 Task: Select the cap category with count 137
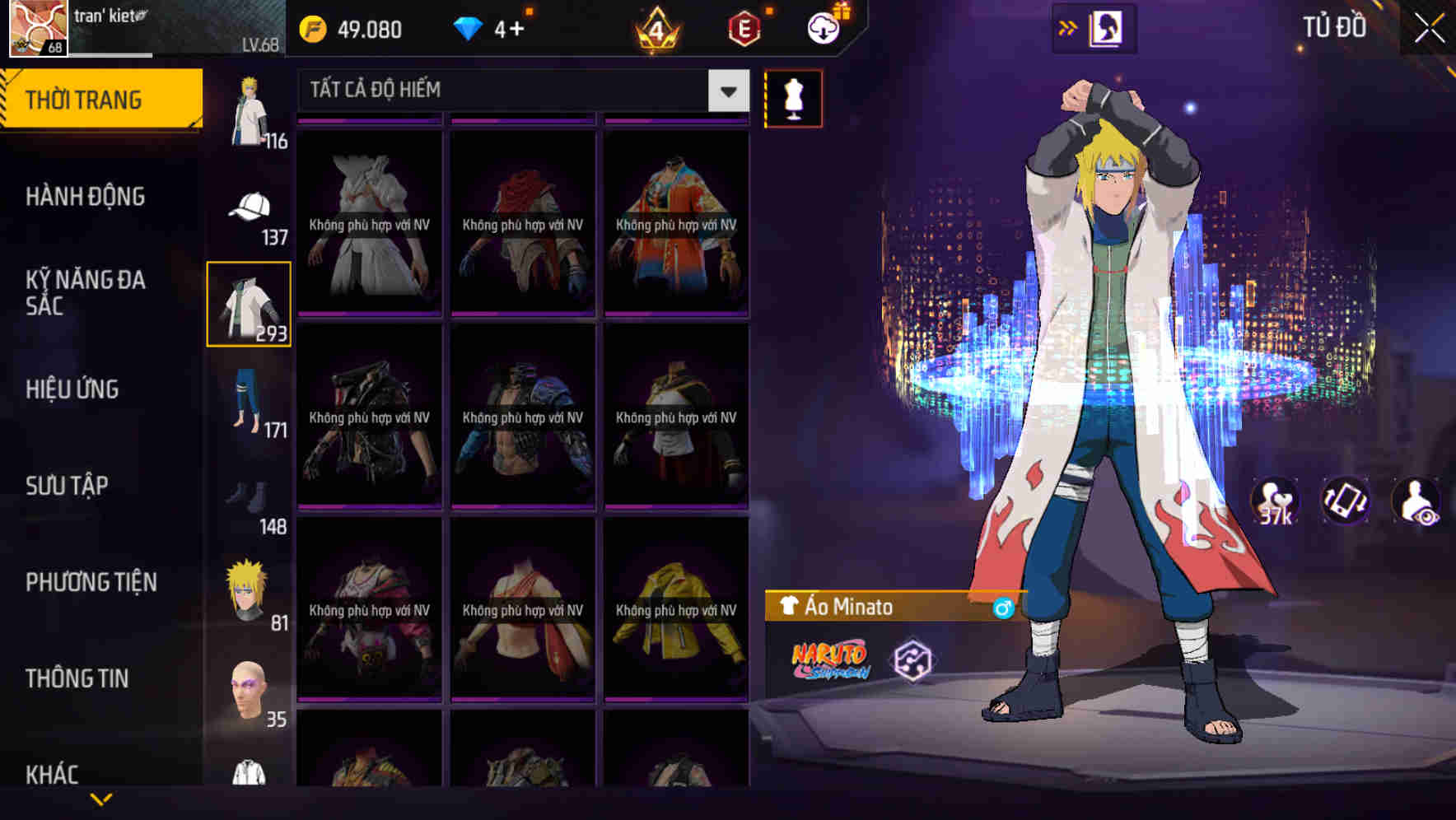(250, 205)
